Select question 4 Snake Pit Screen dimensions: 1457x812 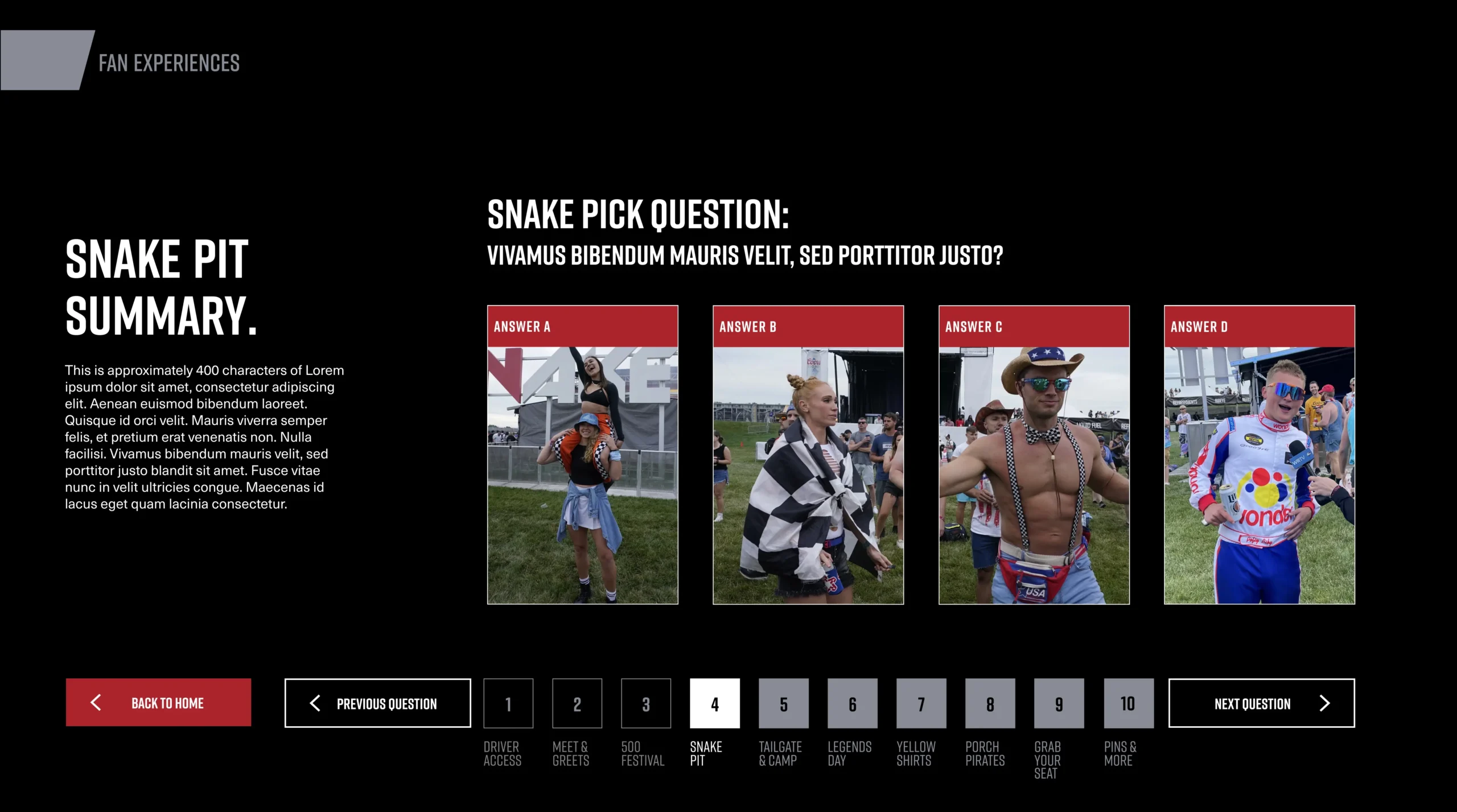(715, 703)
